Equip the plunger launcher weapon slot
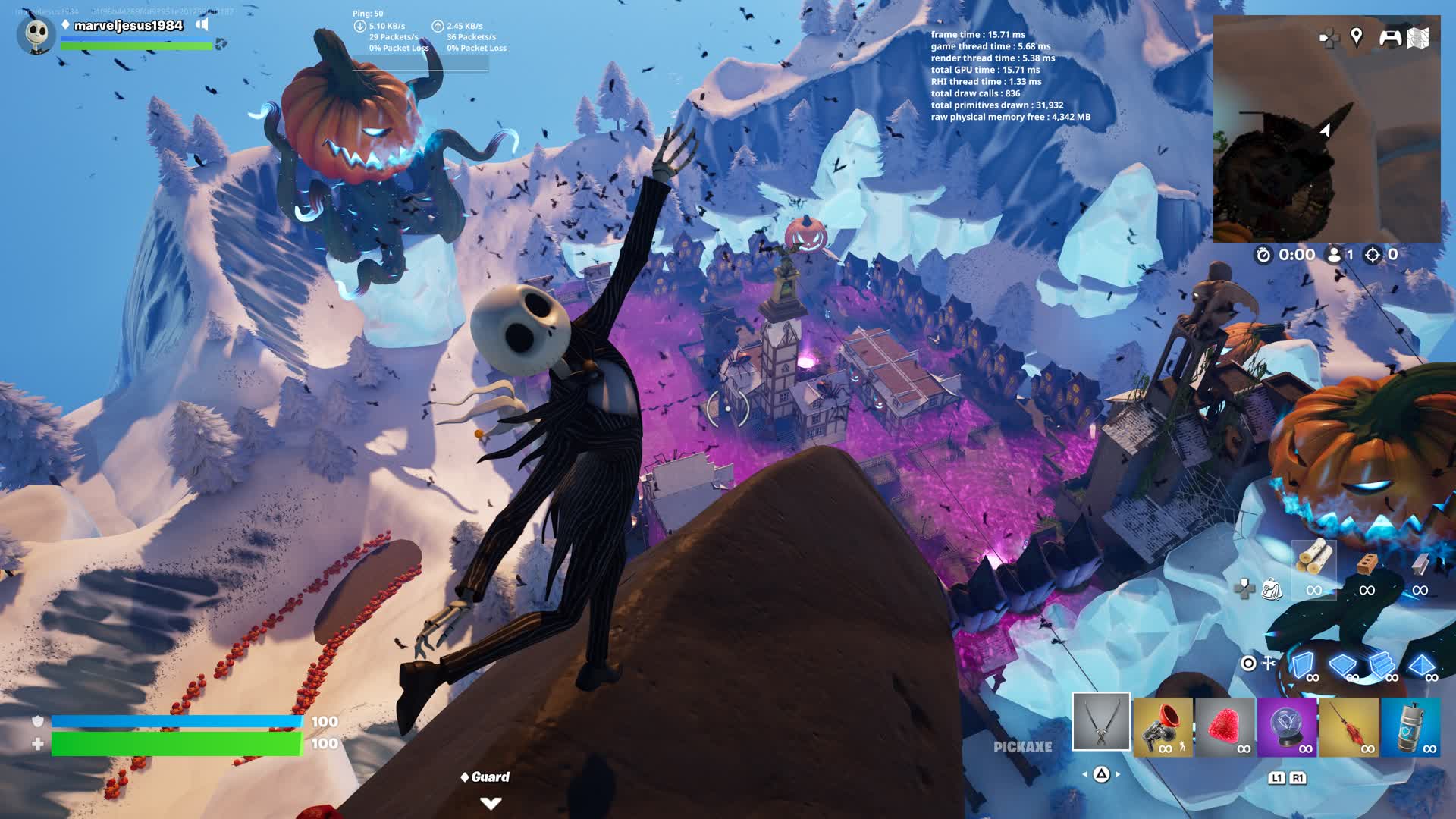Image resolution: width=1456 pixels, height=819 pixels. pyautogui.click(x=1163, y=727)
